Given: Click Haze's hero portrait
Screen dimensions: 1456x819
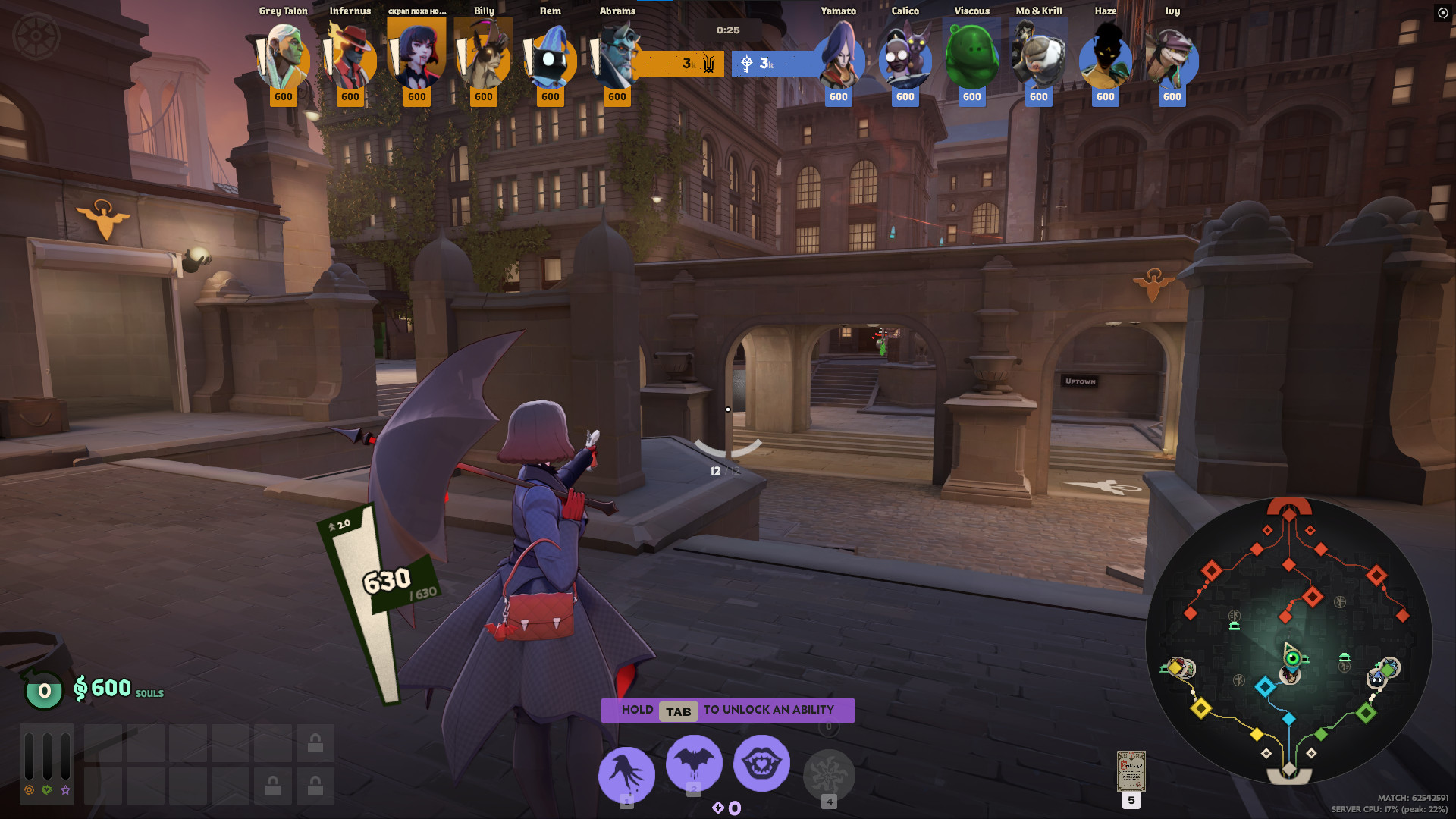Looking at the screenshot, I should 1106,58.
